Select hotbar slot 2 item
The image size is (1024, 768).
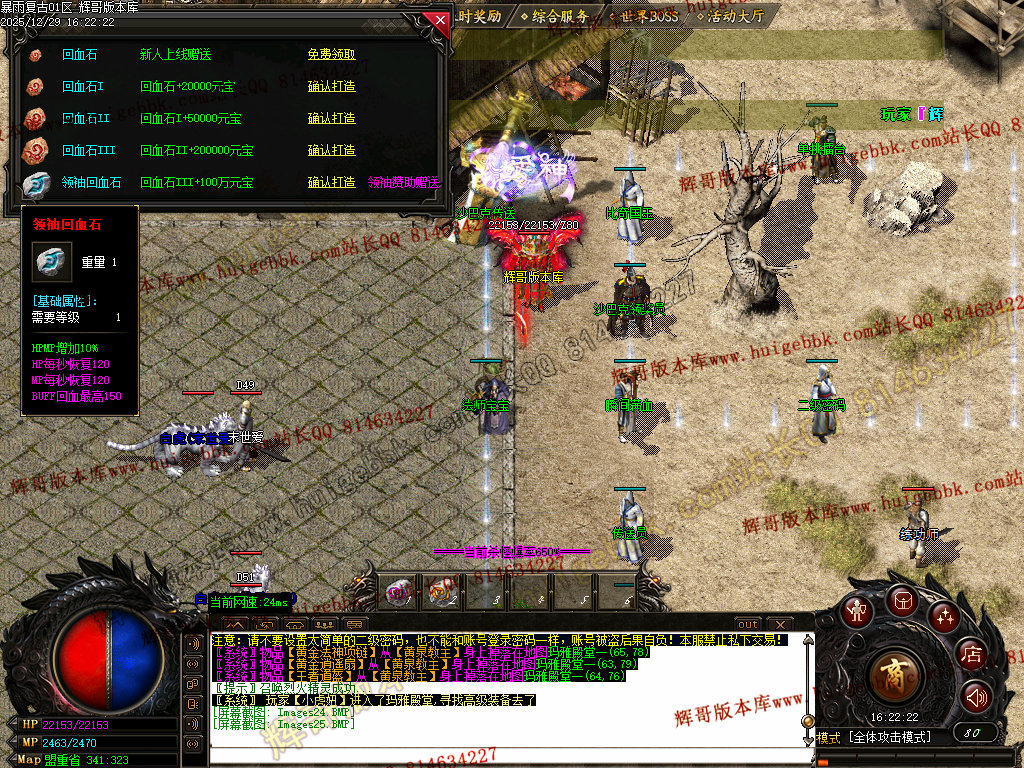click(x=443, y=593)
